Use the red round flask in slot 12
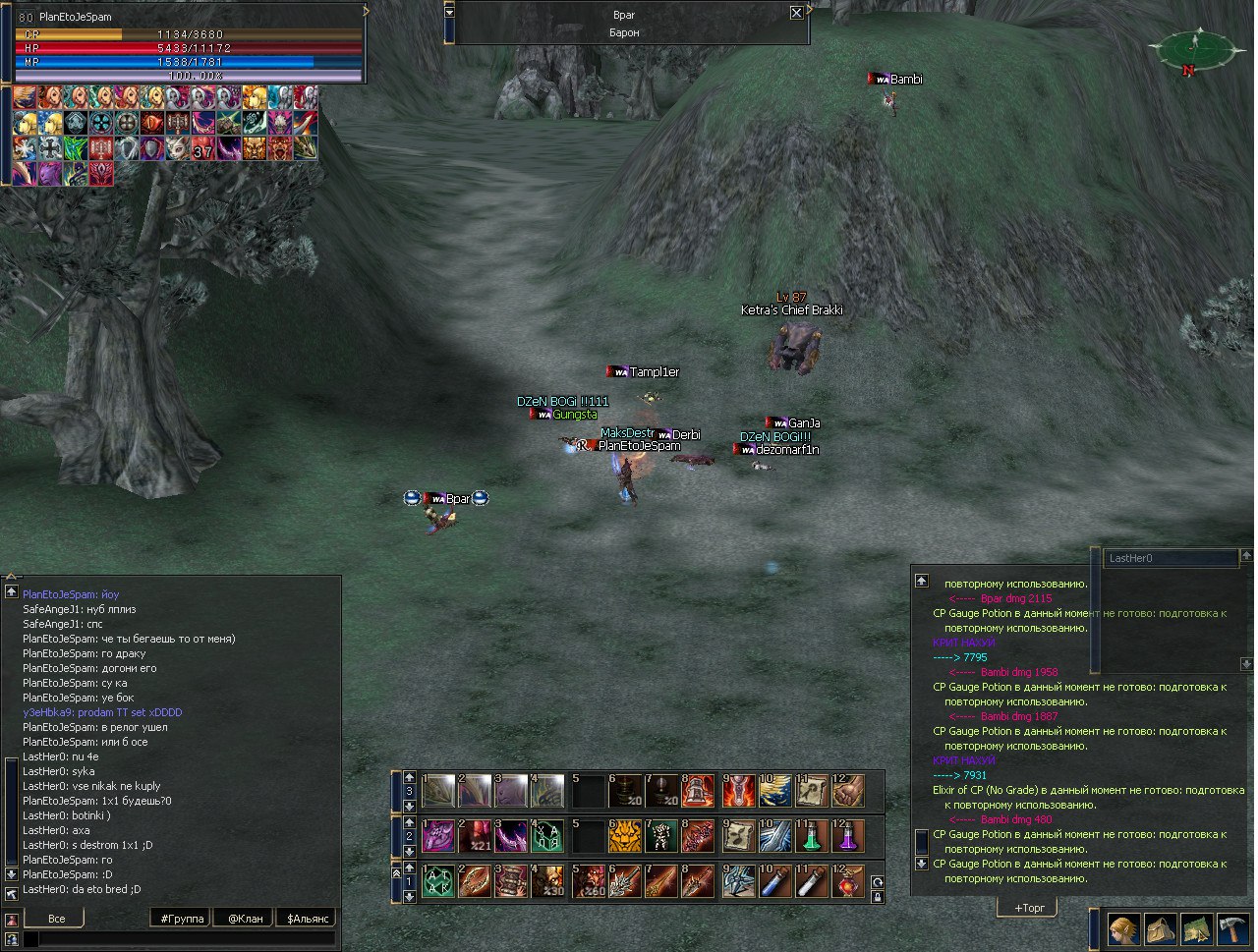1258x952 pixels. [x=849, y=881]
